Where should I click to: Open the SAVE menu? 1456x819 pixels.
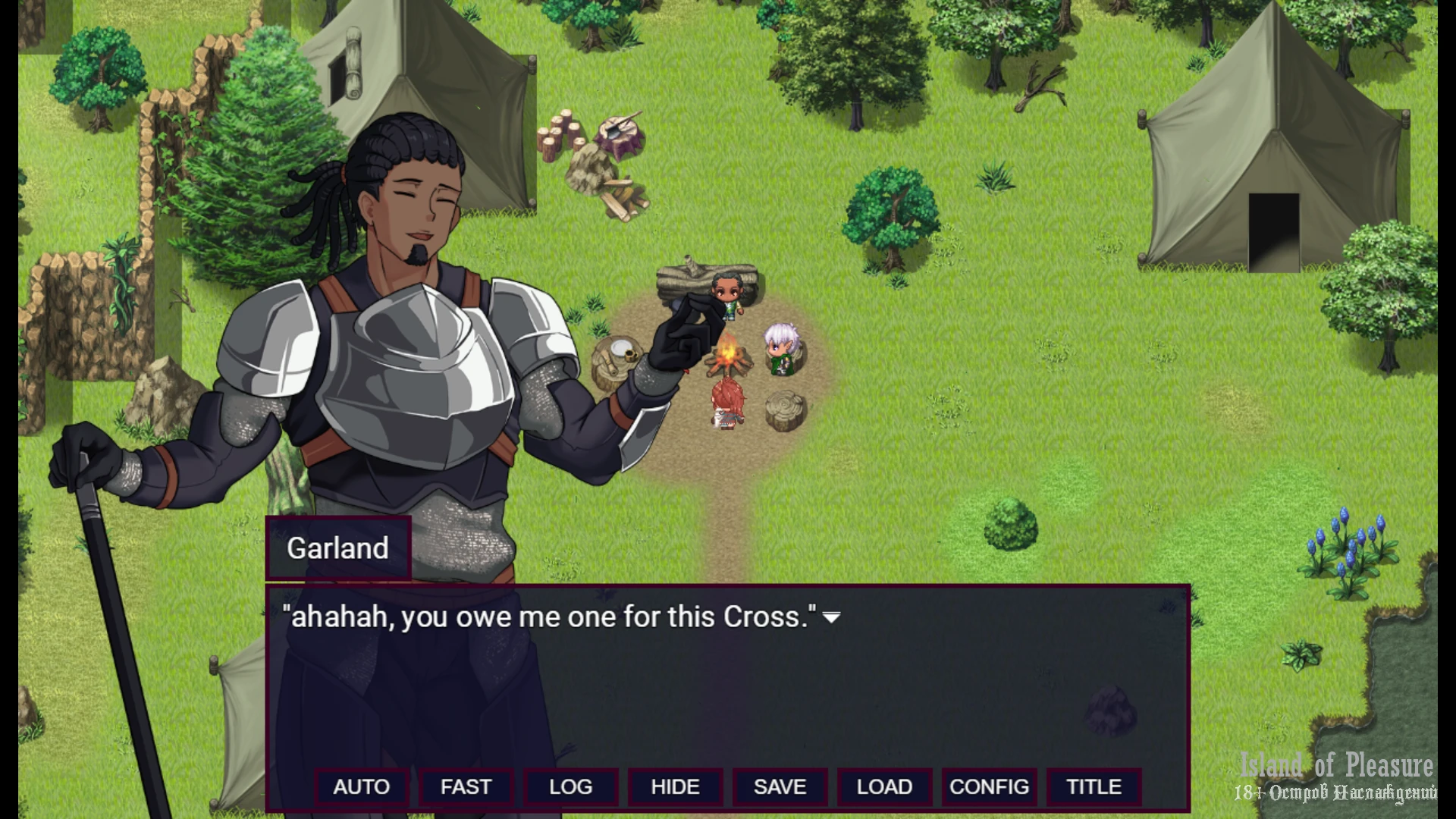pos(780,787)
